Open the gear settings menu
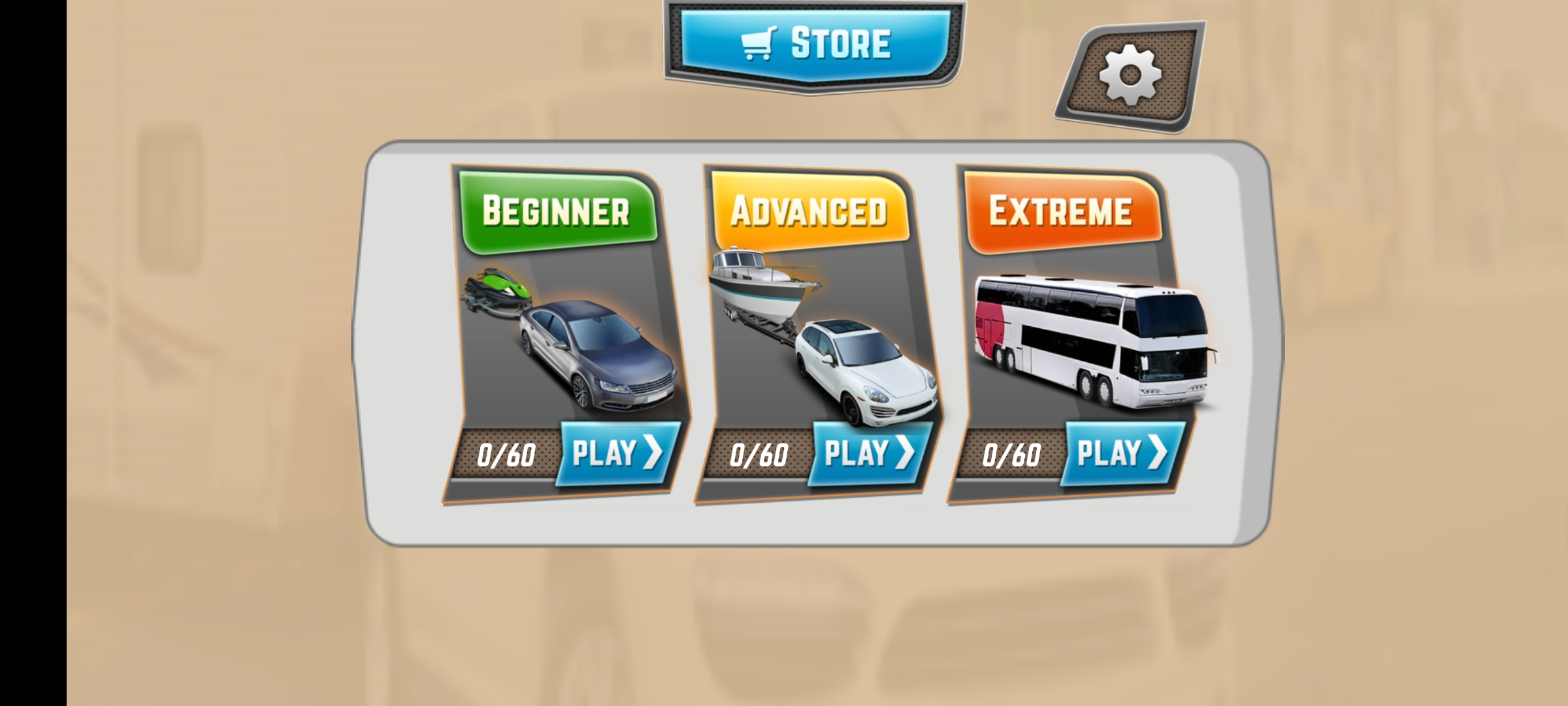The image size is (1568, 706). point(1130,76)
